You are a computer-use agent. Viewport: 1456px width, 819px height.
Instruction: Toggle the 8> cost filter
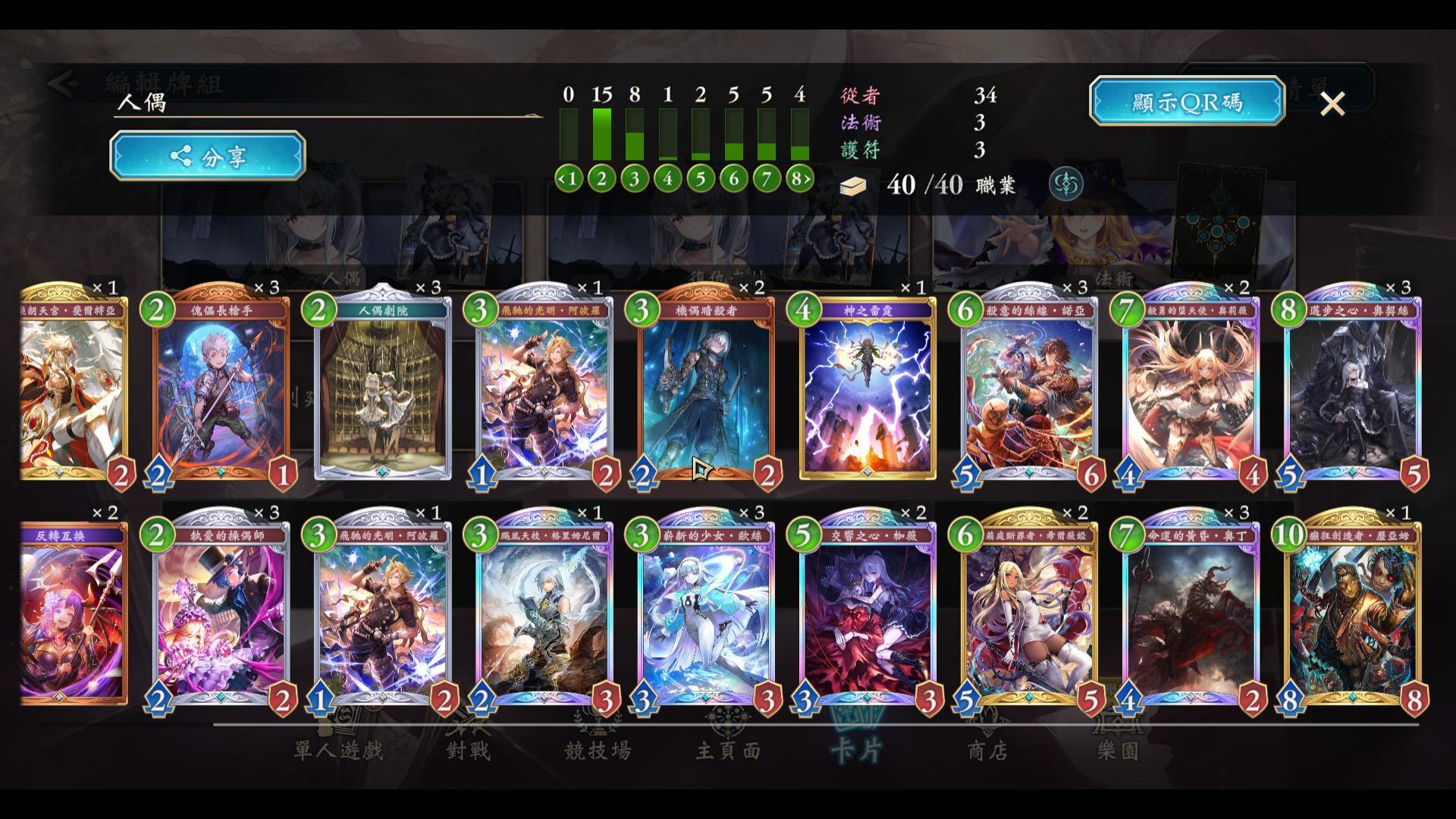[799, 178]
